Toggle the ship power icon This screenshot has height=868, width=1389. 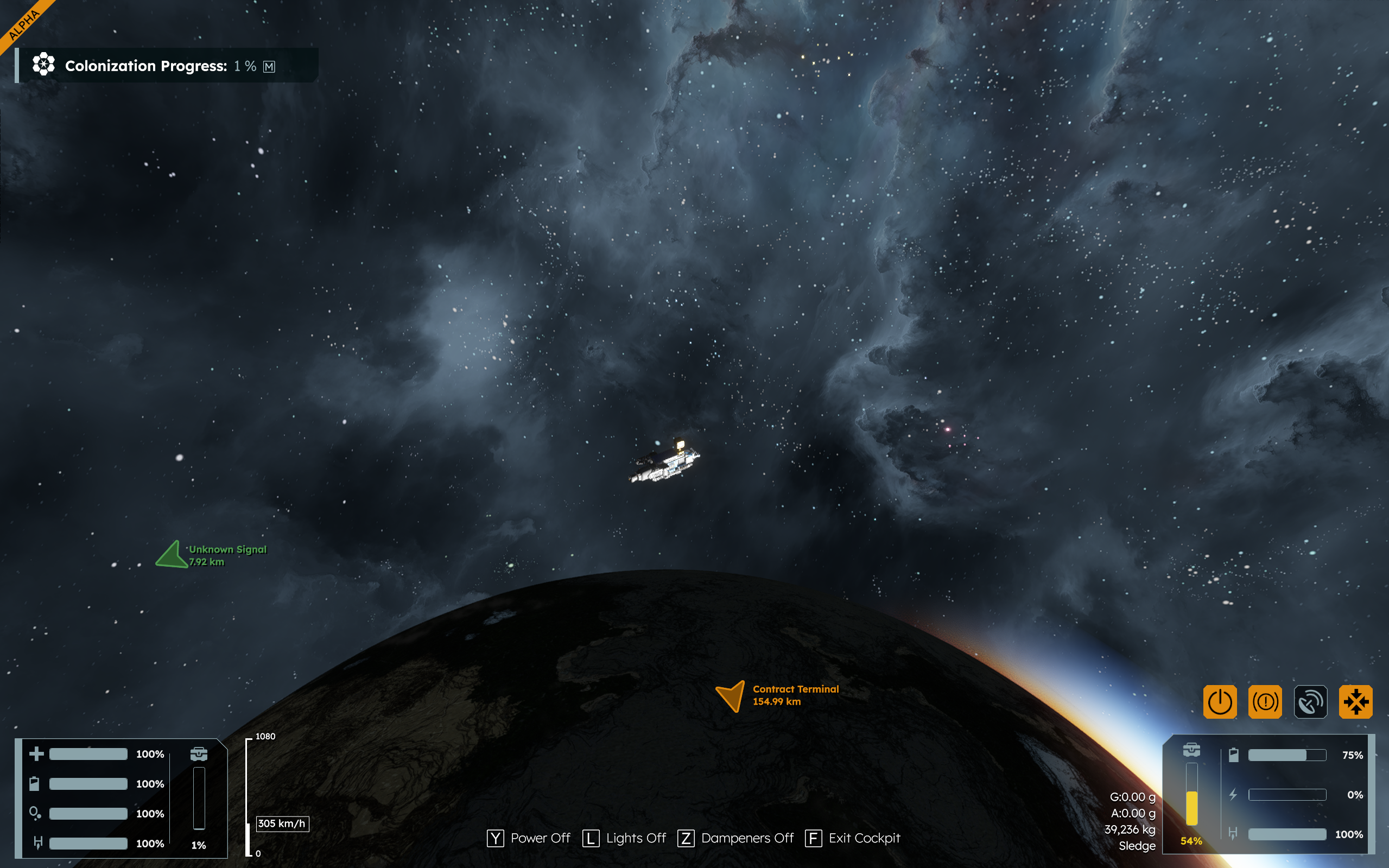(x=1220, y=701)
